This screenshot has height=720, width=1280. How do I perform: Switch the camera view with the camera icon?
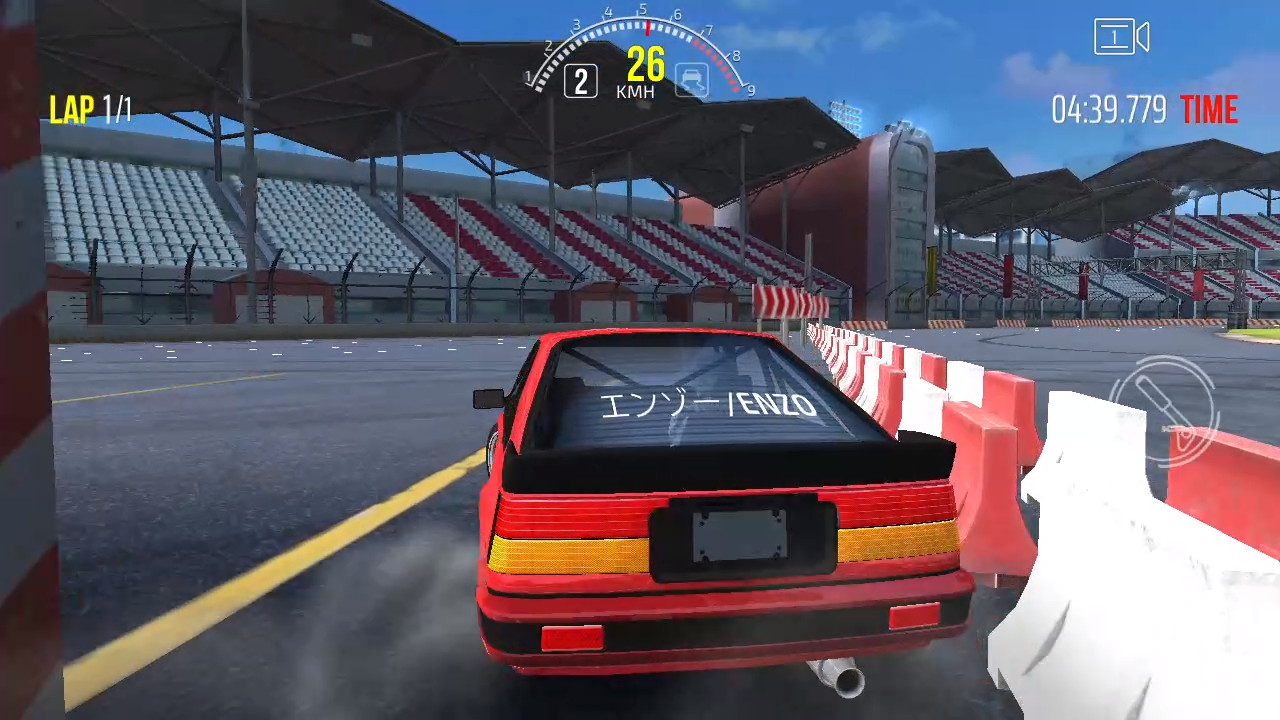pos(1121,38)
